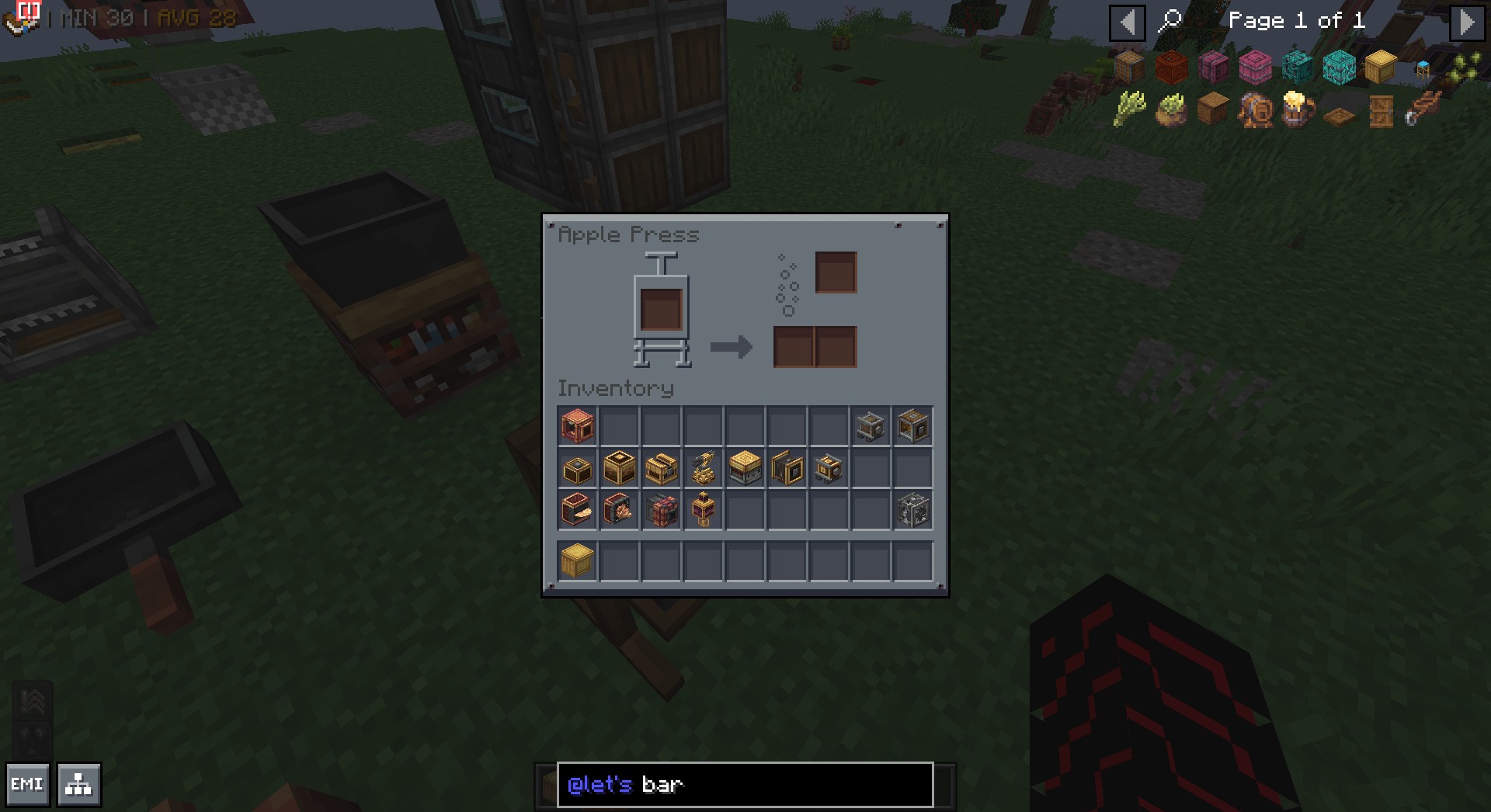Open the recipe tree button
Image resolution: width=1491 pixels, height=812 pixels.
click(x=78, y=785)
